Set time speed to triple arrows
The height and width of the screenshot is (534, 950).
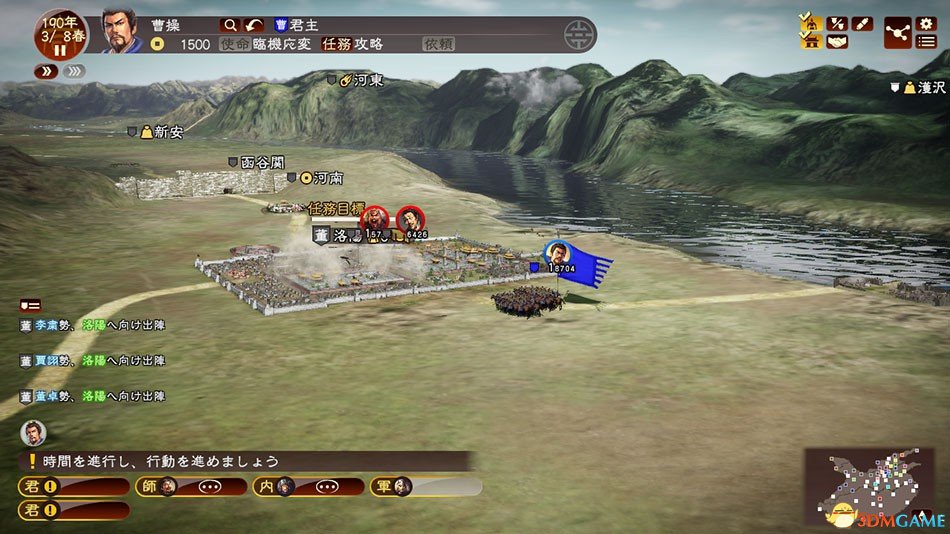tap(74, 71)
